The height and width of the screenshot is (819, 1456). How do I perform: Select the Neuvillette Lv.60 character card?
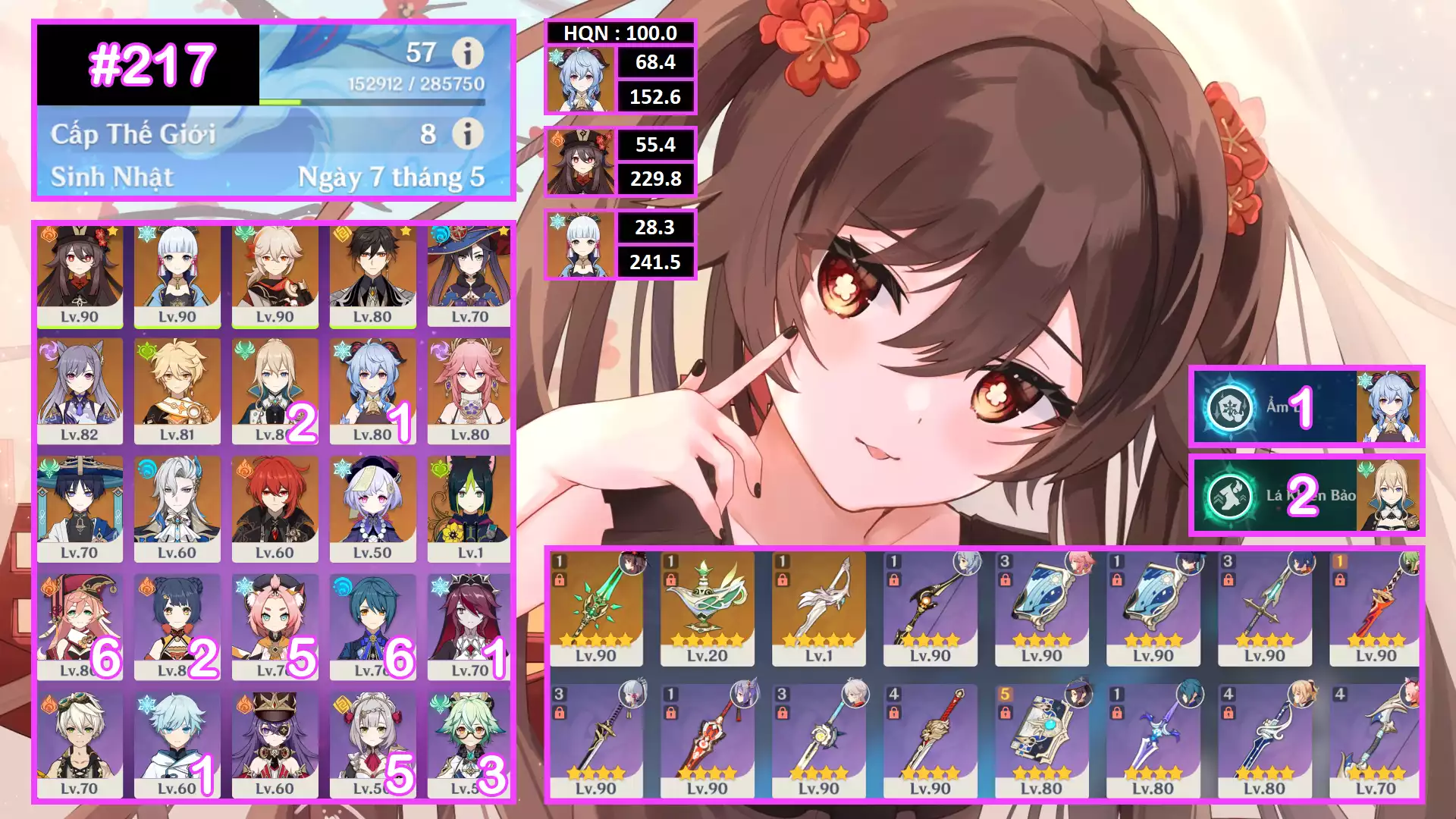tap(177, 510)
